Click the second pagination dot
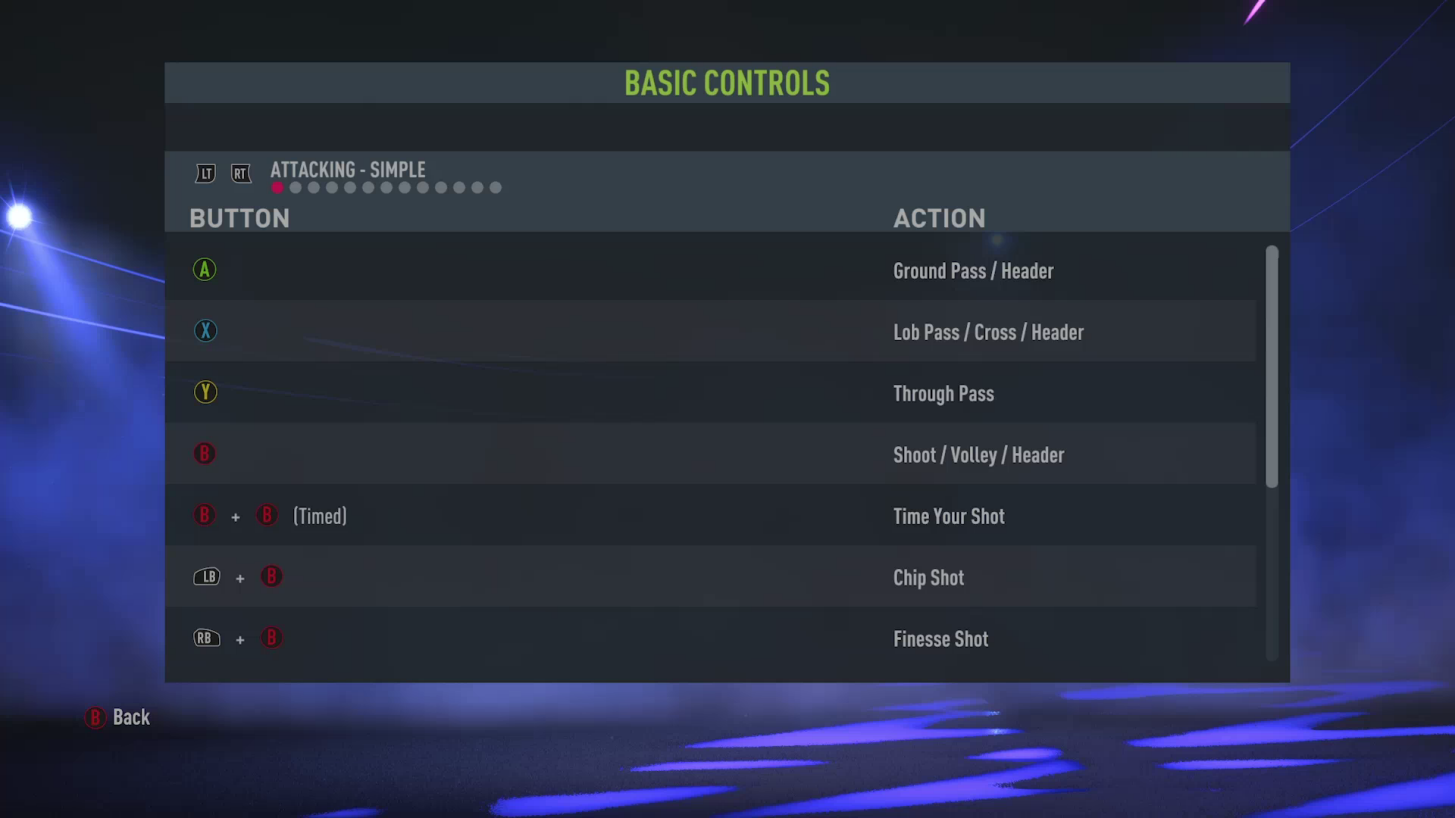Image resolution: width=1455 pixels, height=818 pixels. coord(295,187)
